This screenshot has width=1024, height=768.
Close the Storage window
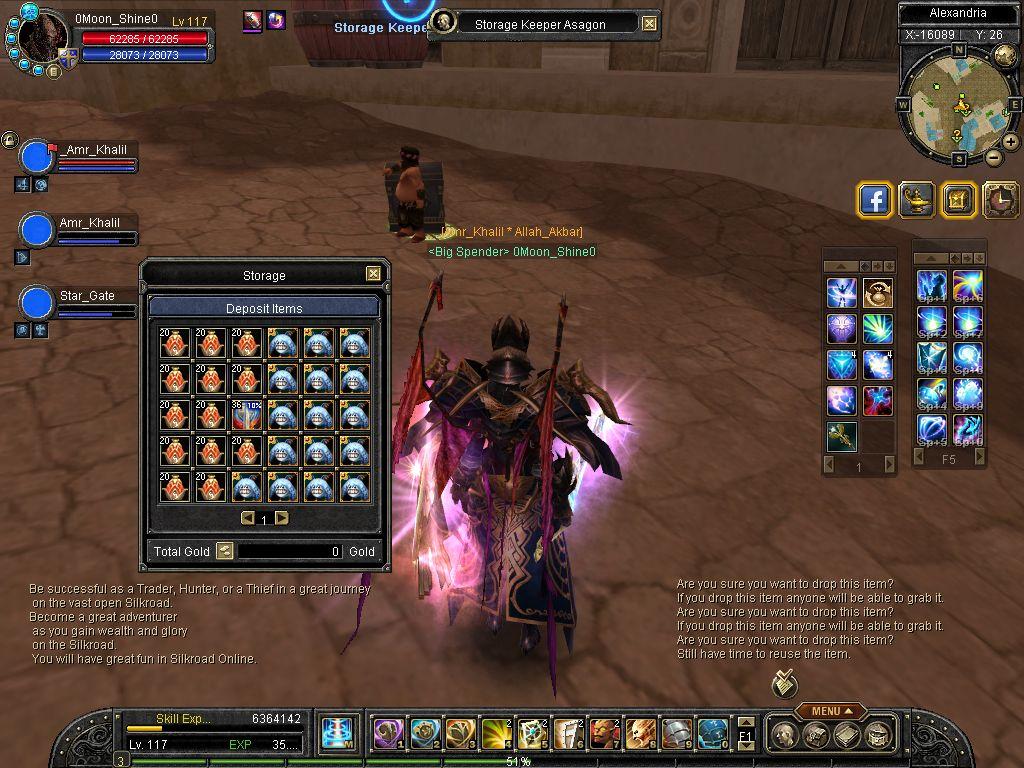(373, 274)
